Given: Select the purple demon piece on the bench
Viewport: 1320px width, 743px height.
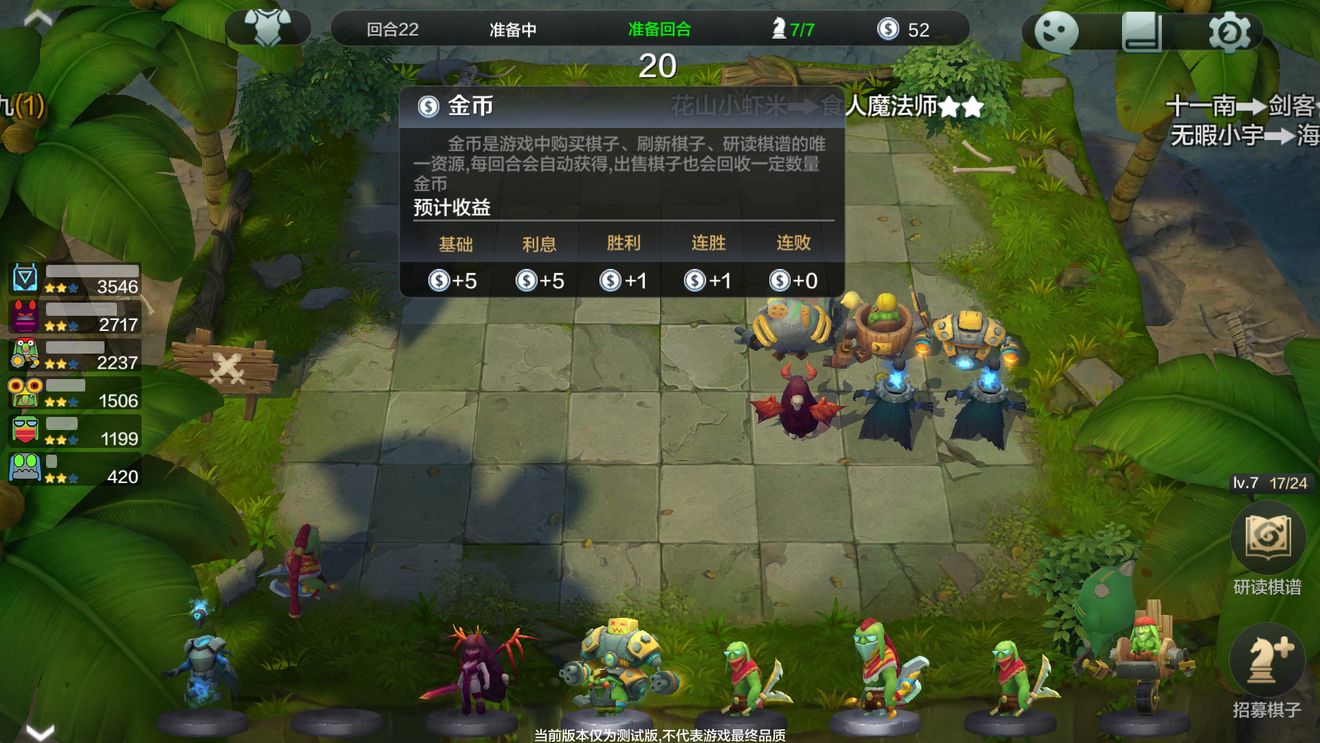Looking at the screenshot, I should (x=475, y=670).
